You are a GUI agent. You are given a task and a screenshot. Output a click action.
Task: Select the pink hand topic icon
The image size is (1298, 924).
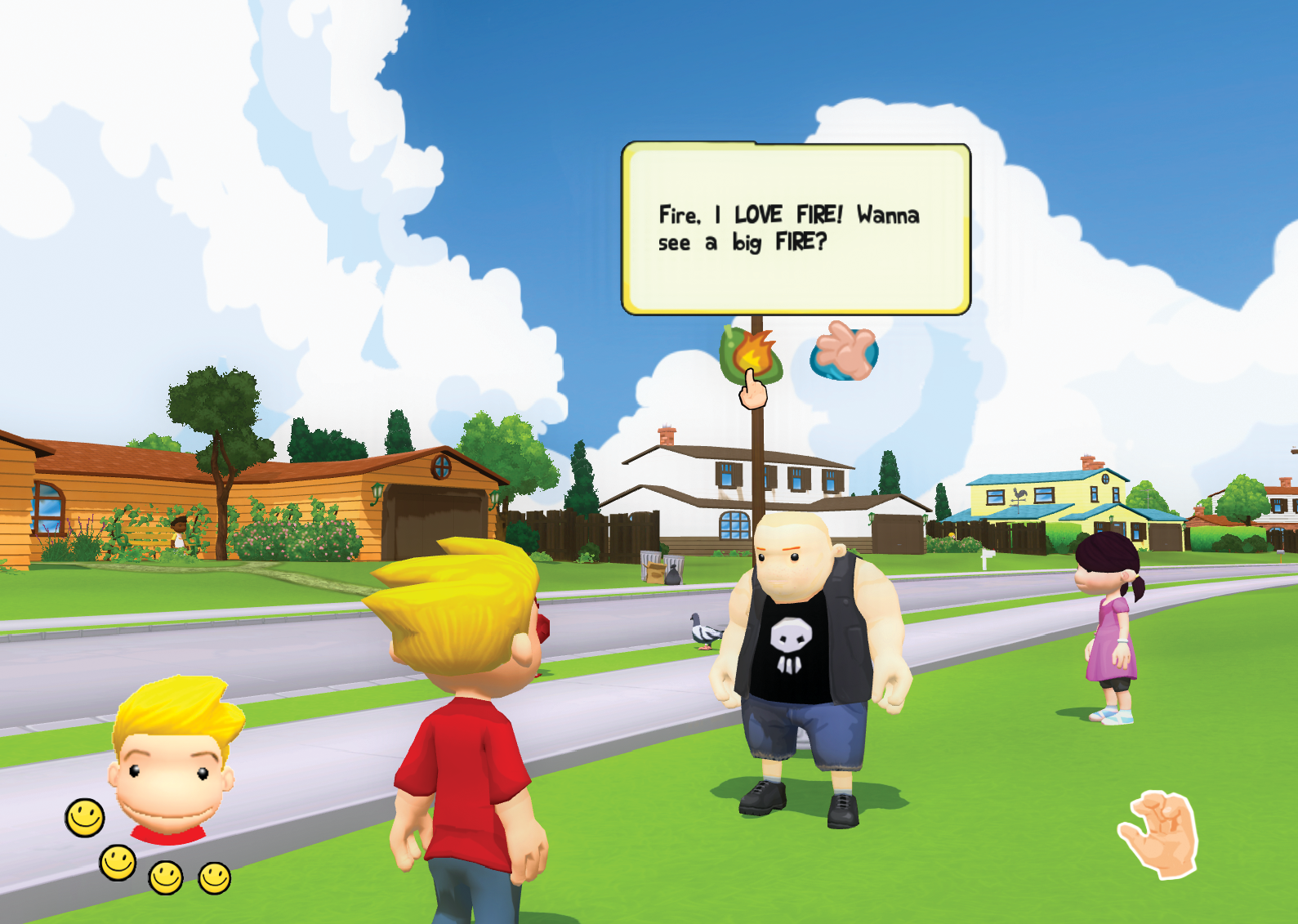[x=845, y=352]
